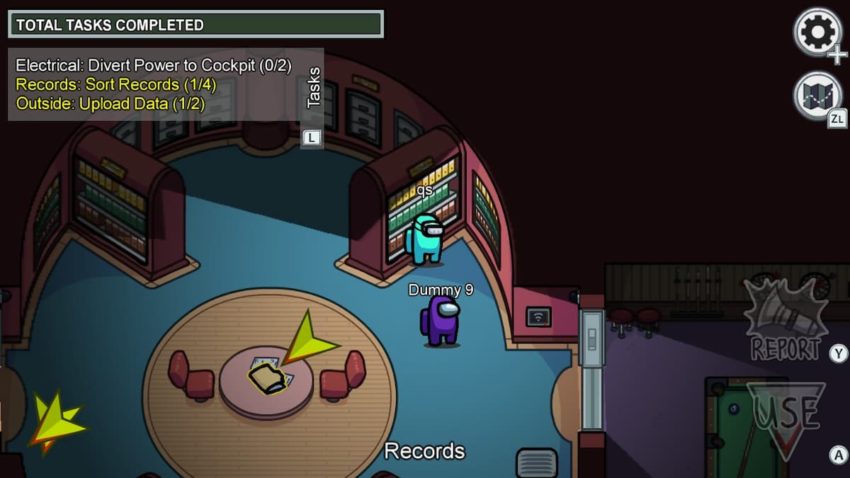Viewport: 850px width, 478px height.
Task: Select the Sort Records task entry
Action: pyautogui.click(x=116, y=84)
